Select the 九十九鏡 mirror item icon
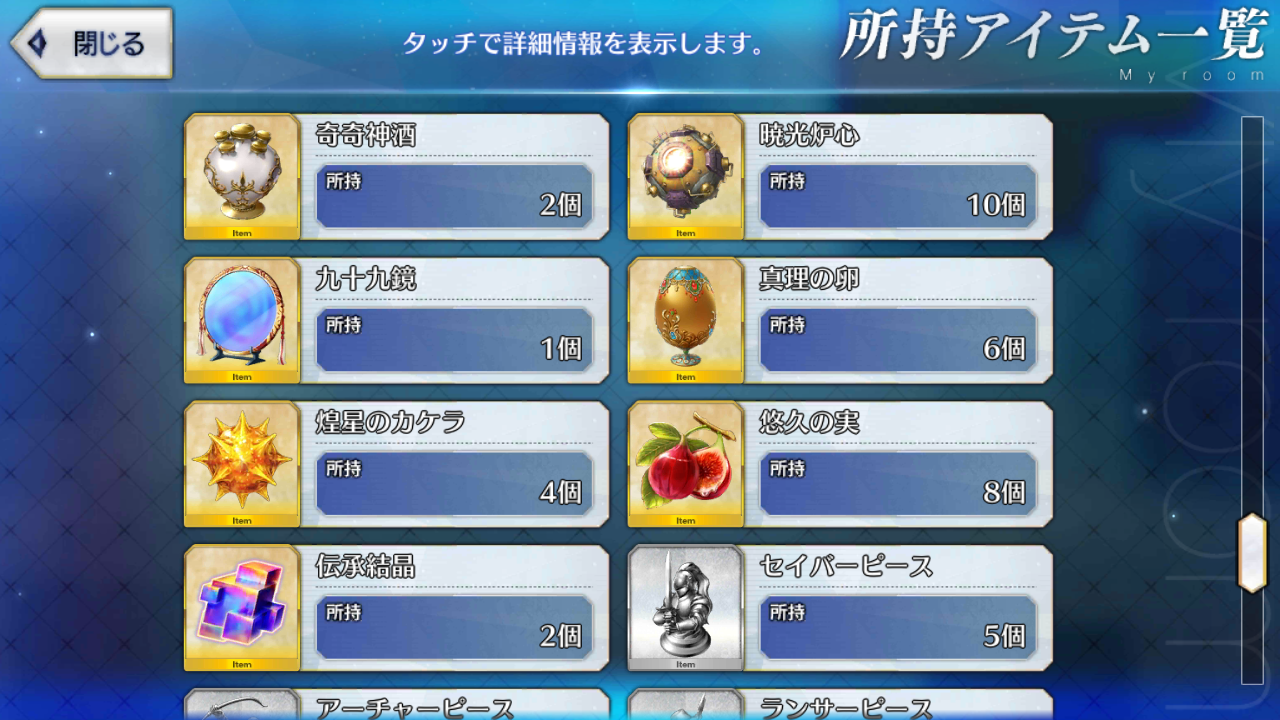This screenshot has width=1280, height=720. [240, 320]
